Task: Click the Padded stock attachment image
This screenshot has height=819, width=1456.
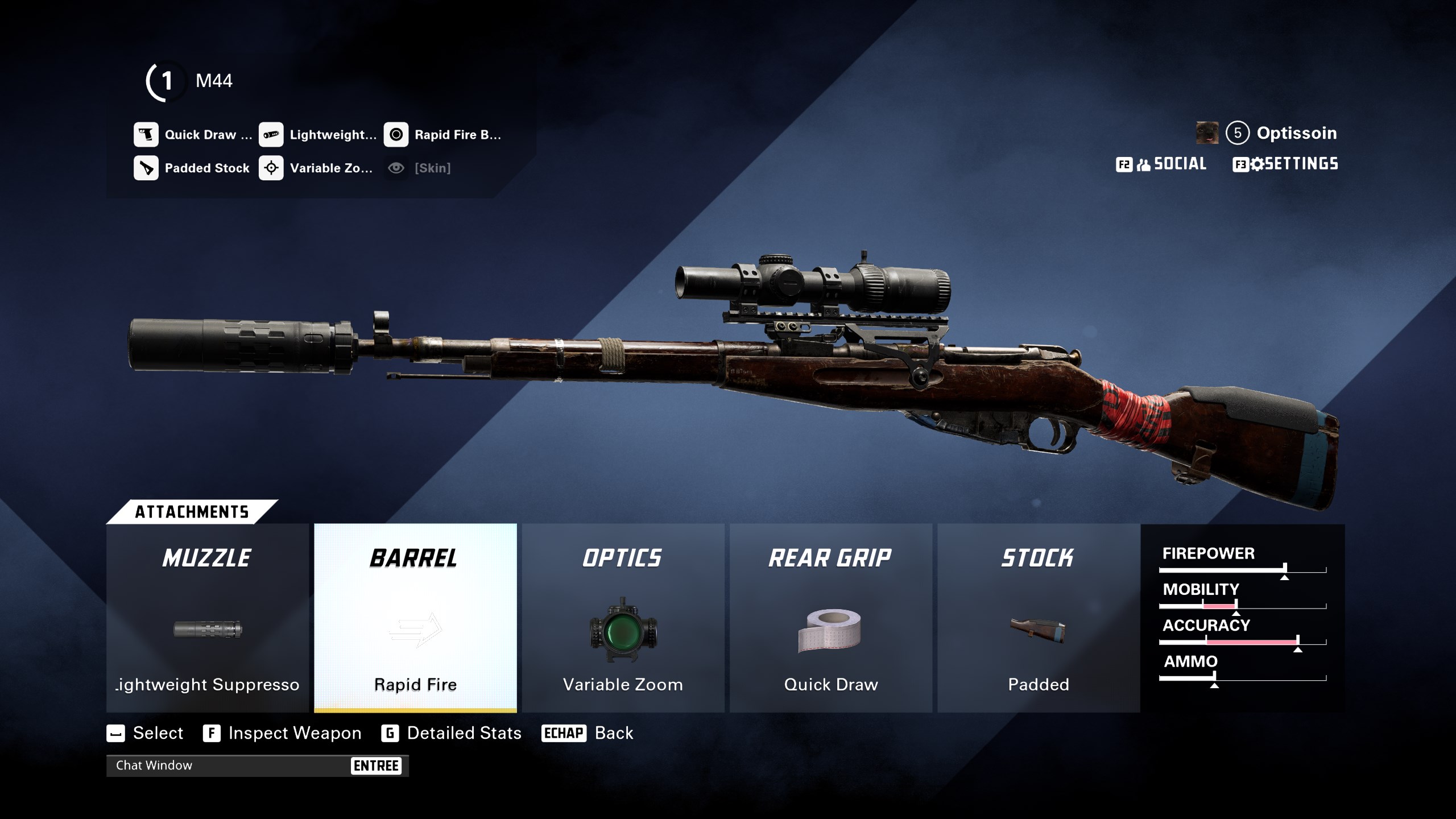Action: coord(1037,631)
